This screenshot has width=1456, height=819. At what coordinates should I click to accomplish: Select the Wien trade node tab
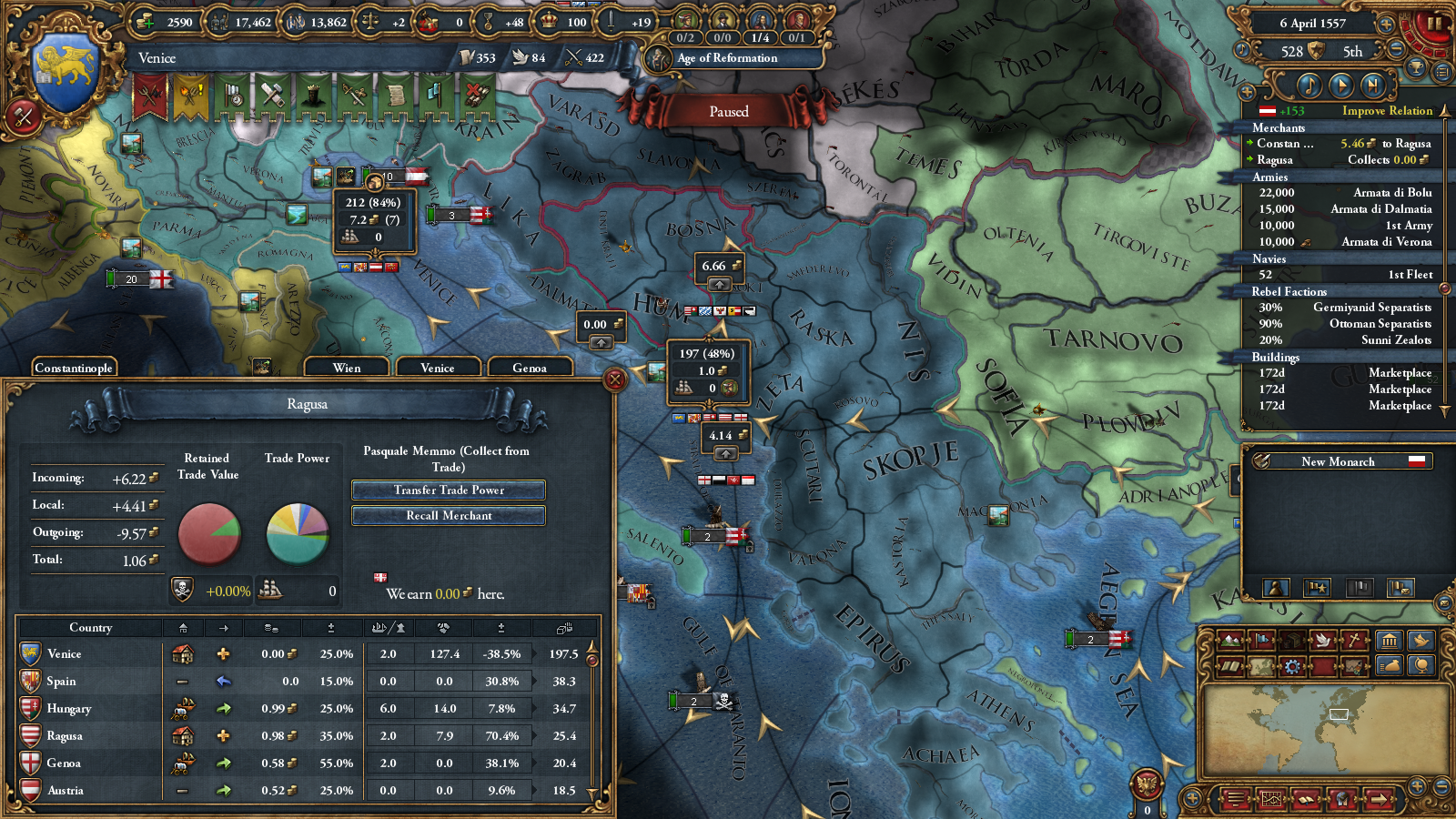[347, 368]
